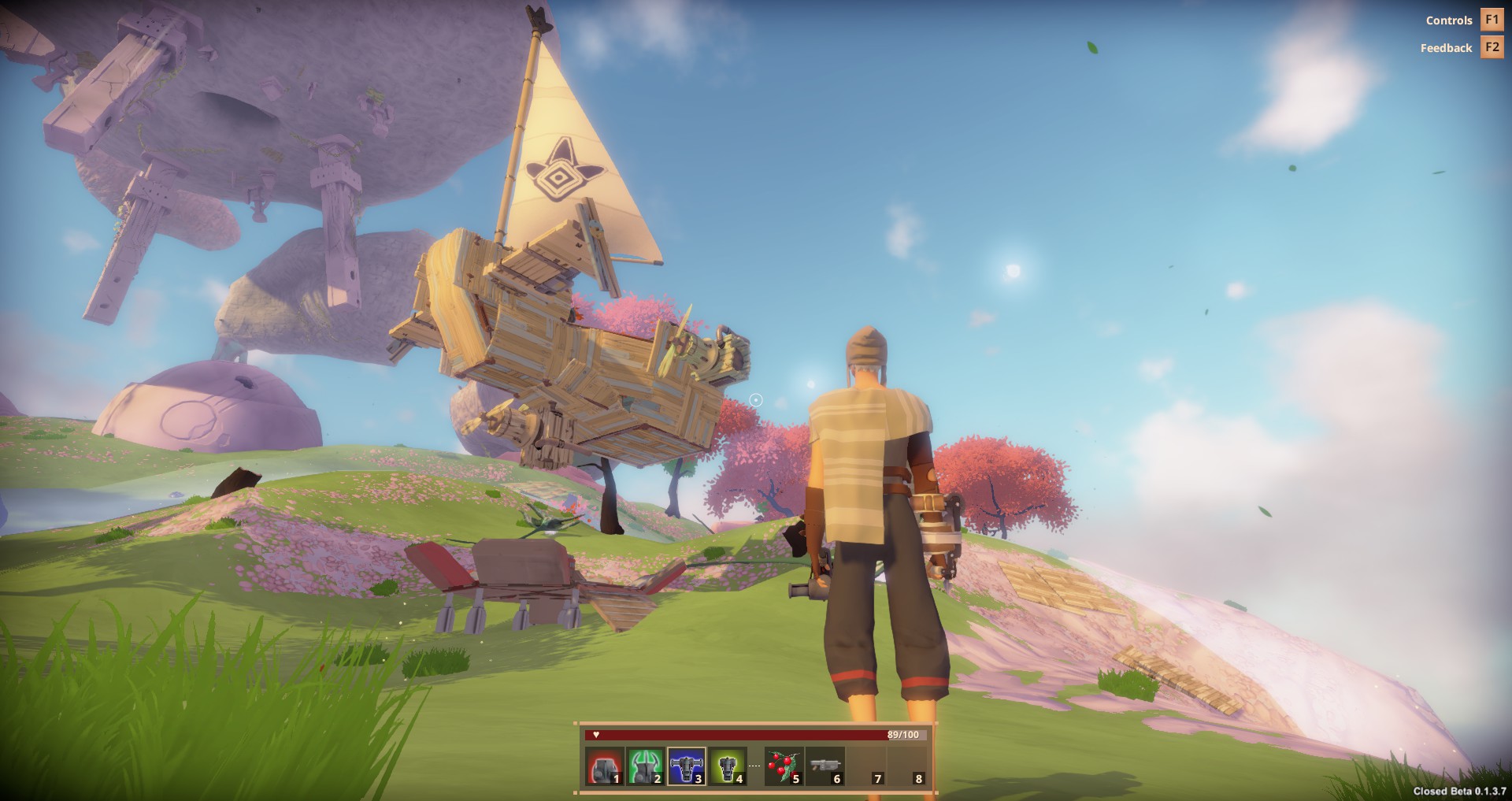
Task: Select the red-glow tool in slot 1
Action: click(605, 766)
